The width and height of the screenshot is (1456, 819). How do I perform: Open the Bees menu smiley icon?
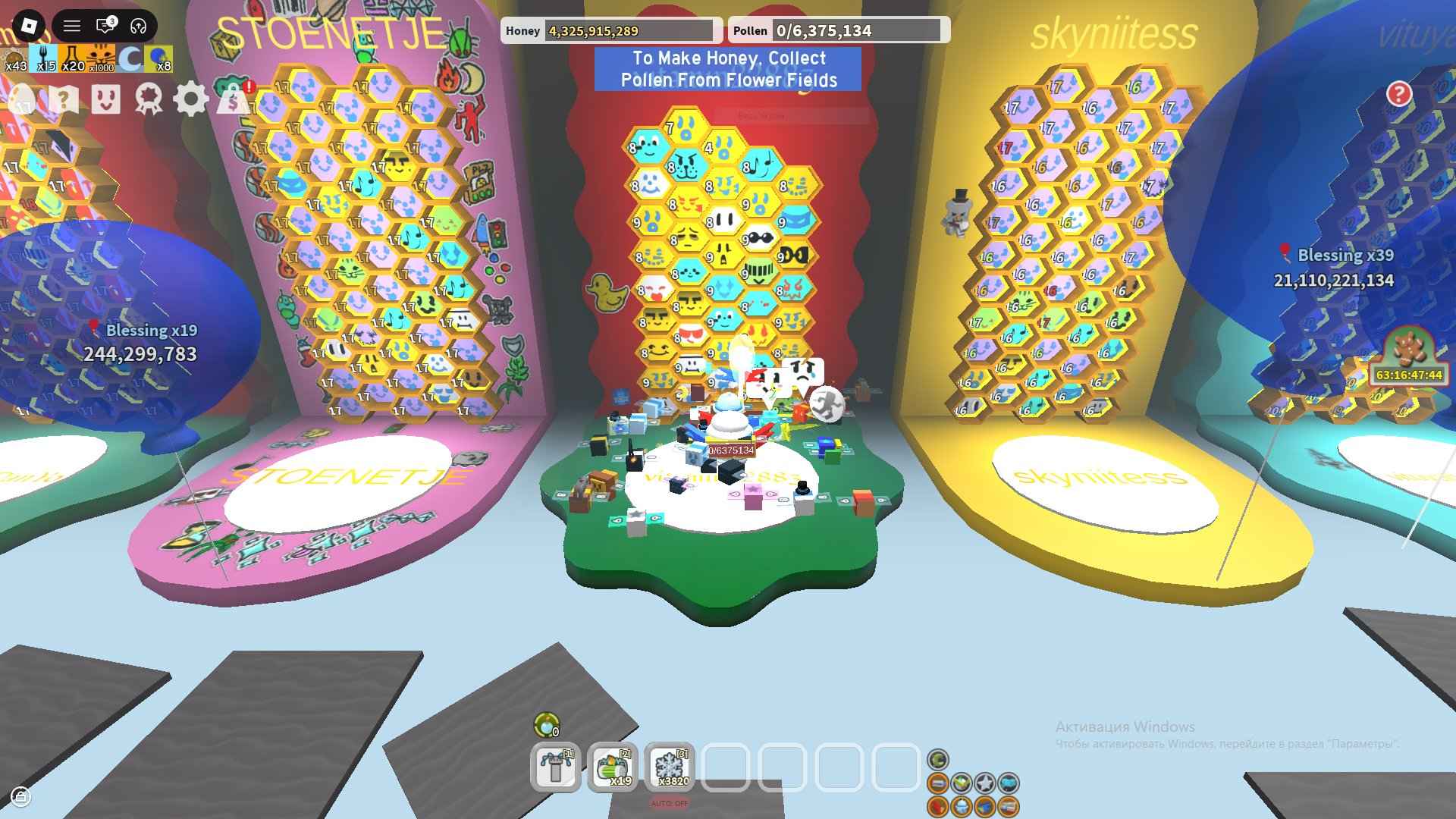click(106, 99)
